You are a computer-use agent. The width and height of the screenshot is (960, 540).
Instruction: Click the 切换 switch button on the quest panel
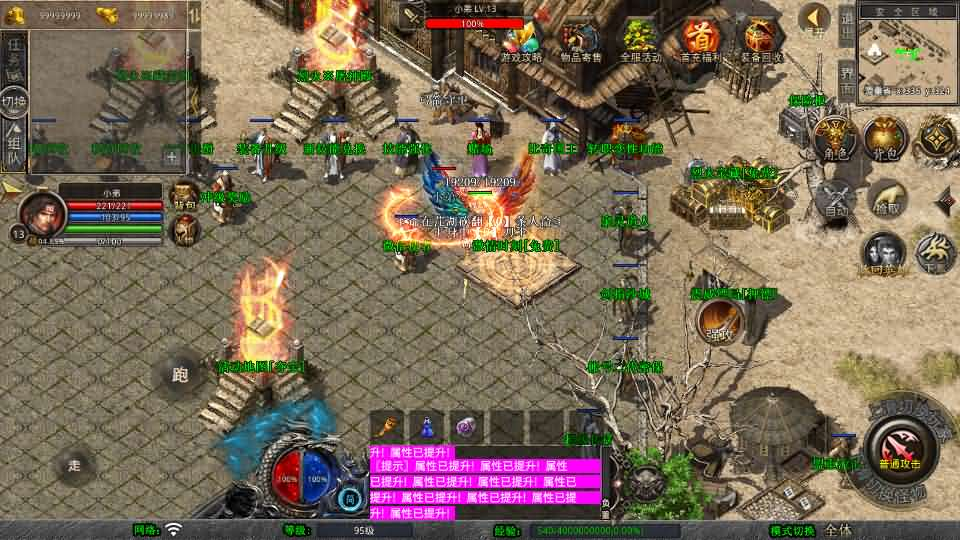[14, 101]
